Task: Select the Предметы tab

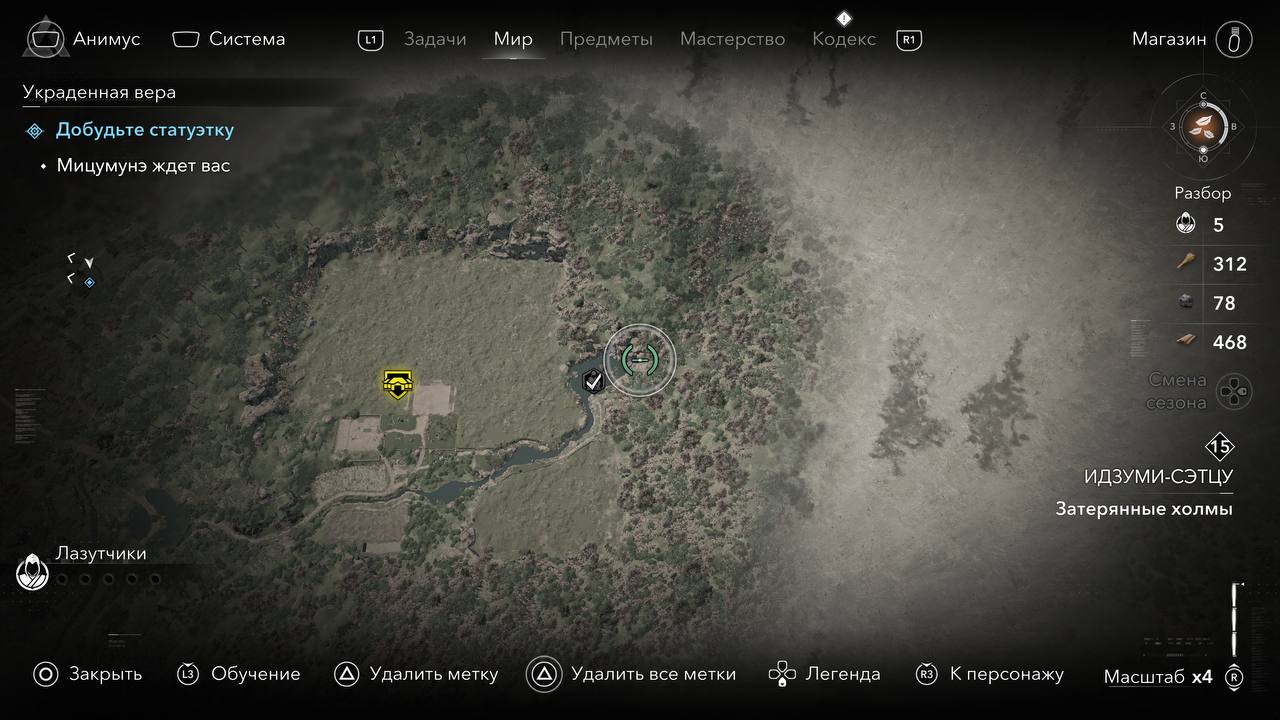Action: [x=606, y=39]
